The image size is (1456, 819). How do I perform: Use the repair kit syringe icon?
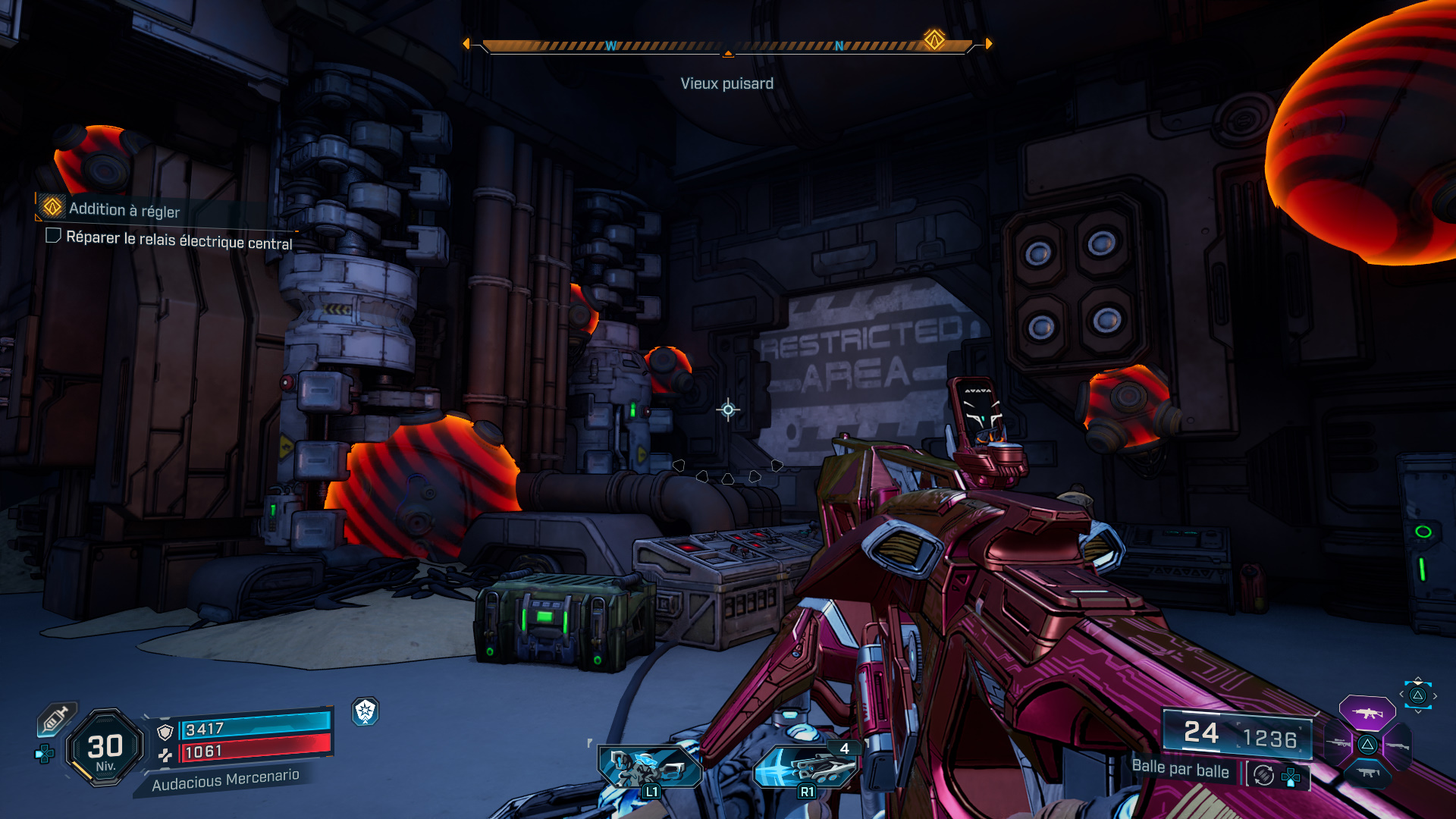[x=56, y=719]
